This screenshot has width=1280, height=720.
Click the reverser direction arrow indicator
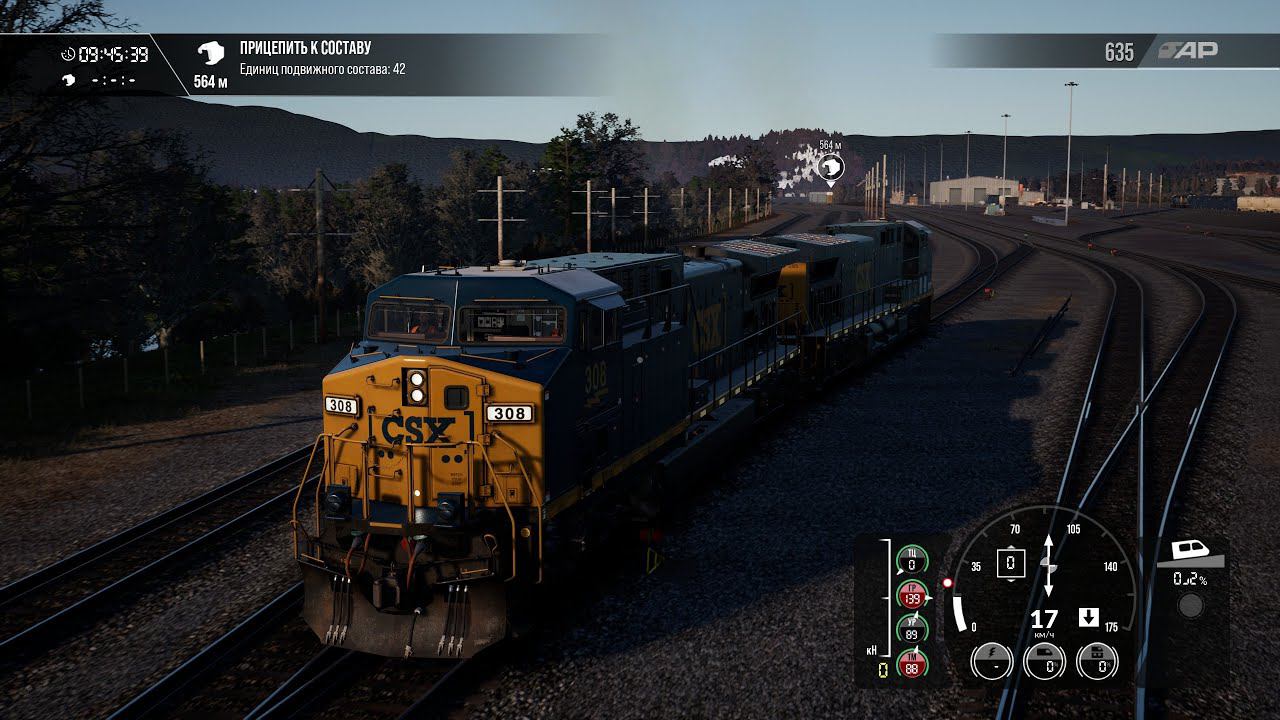point(1048,566)
